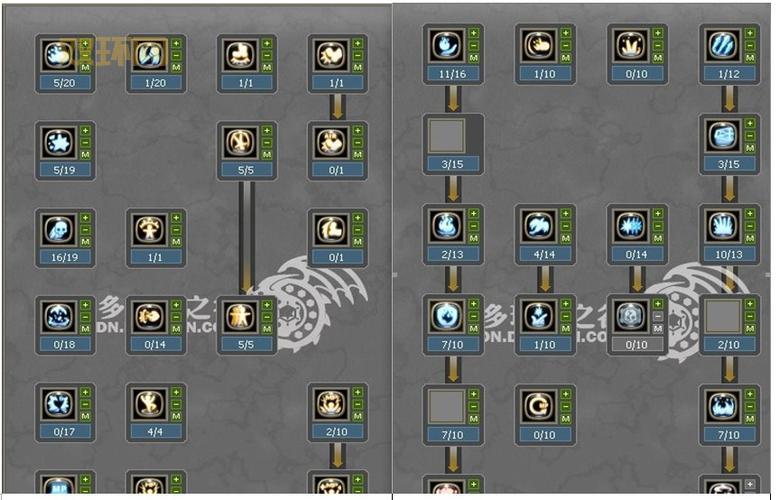Click the plus button beside the 0/17 skill
Image resolution: width=780 pixels, height=500 pixels.
(85, 392)
